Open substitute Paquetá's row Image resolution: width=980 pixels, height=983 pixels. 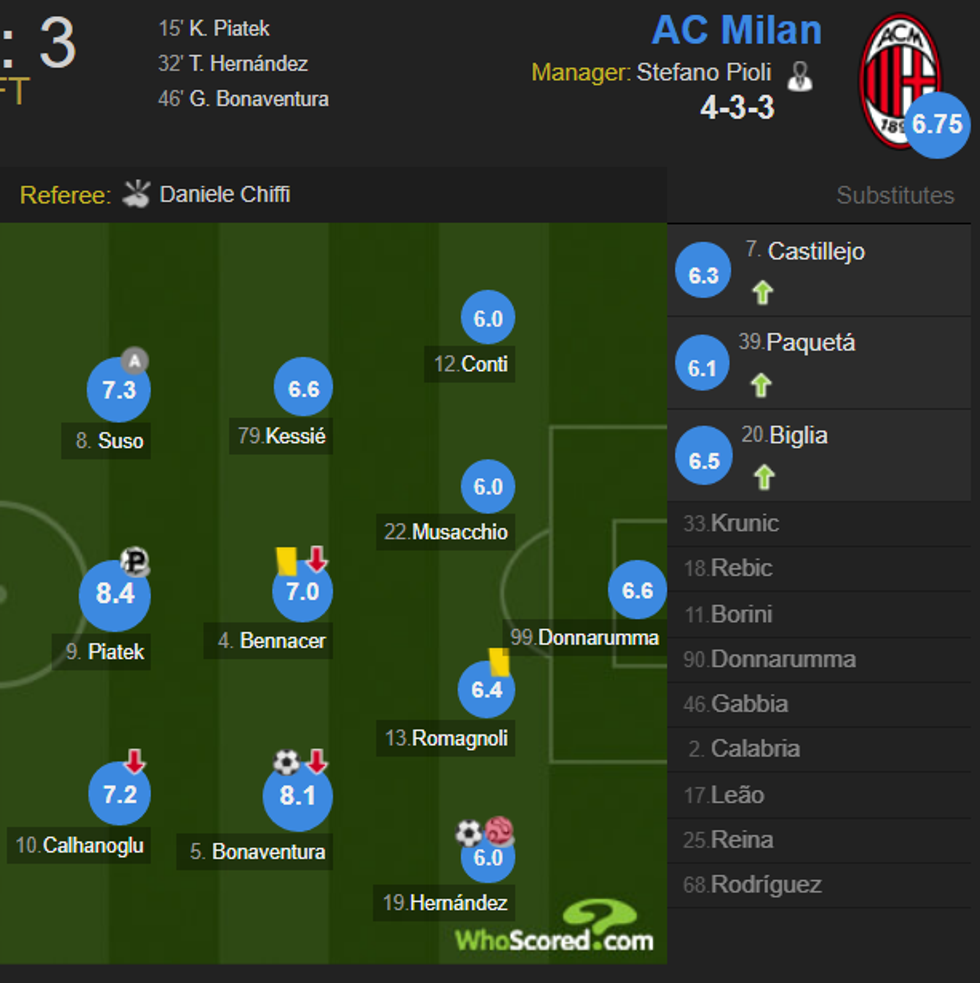tap(810, 343)
